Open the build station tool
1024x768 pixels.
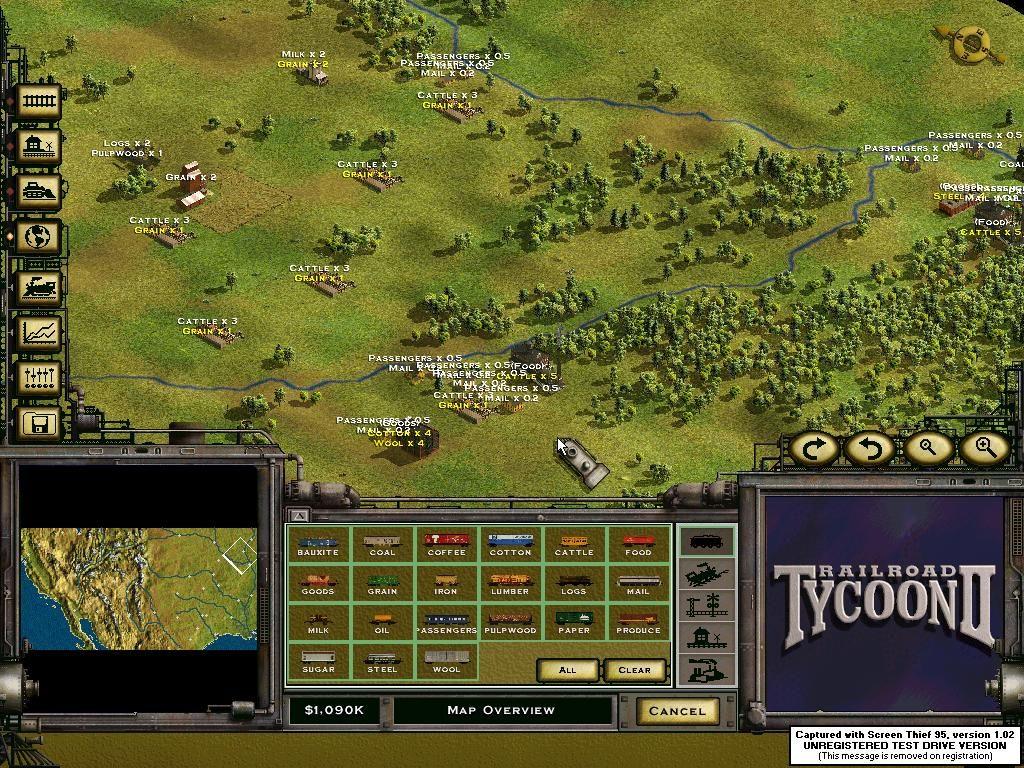click(x=37, y=147)
